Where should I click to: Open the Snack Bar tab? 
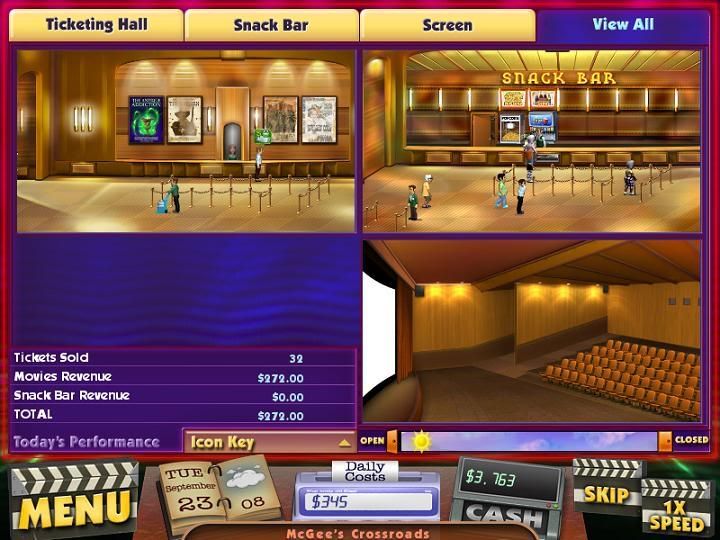(270, 25)
